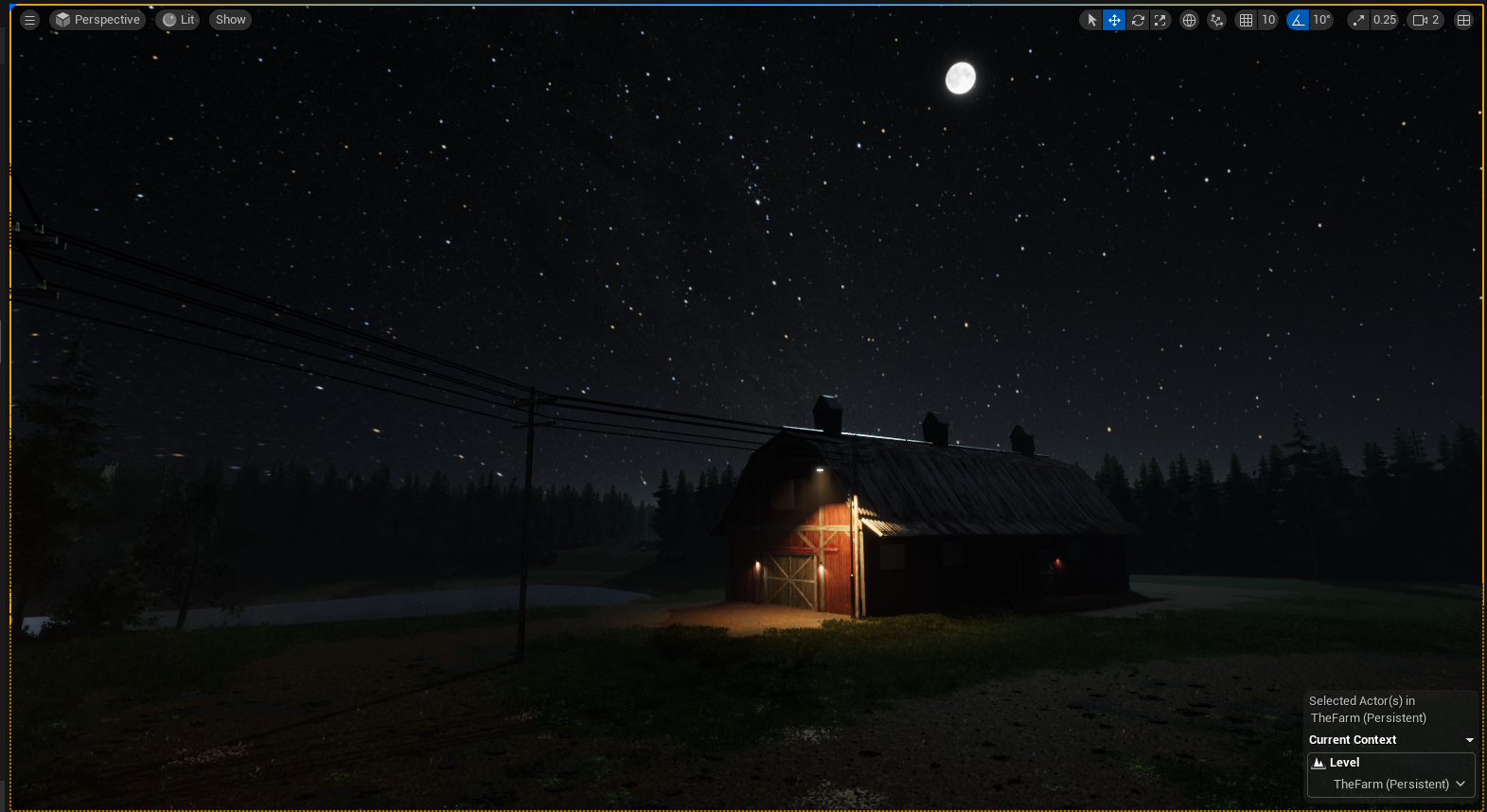Select the scale gizmo tool

1160,20
